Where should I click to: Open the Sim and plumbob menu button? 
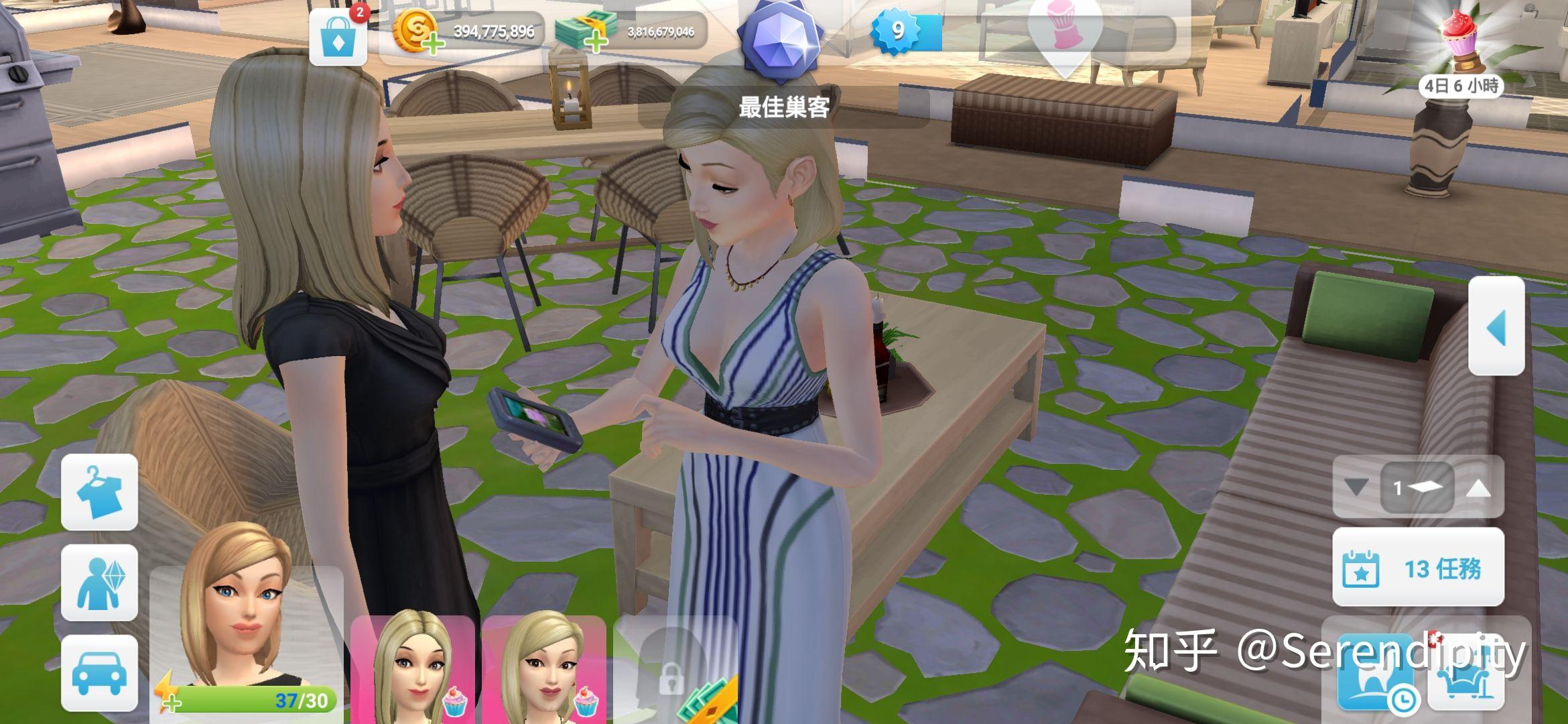pos(99,583)
